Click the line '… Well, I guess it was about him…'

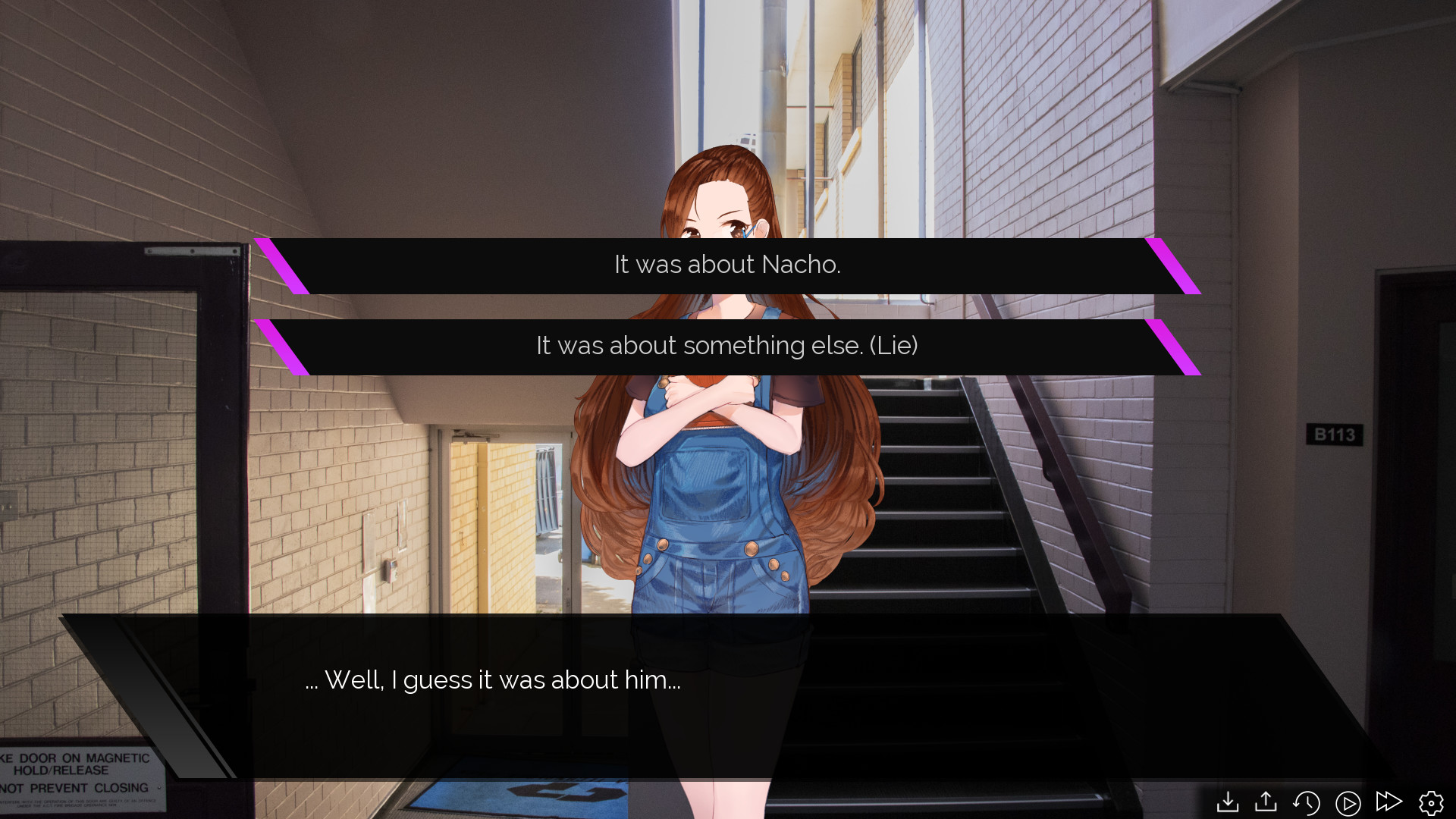coord(492,680)
